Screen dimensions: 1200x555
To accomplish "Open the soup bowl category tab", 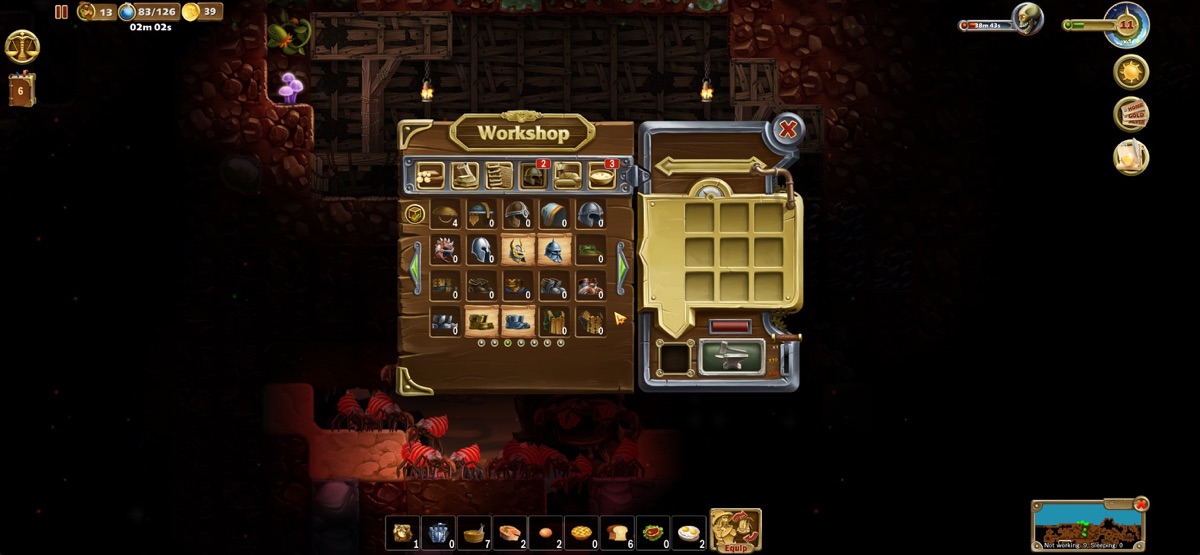I will [602, 176].
